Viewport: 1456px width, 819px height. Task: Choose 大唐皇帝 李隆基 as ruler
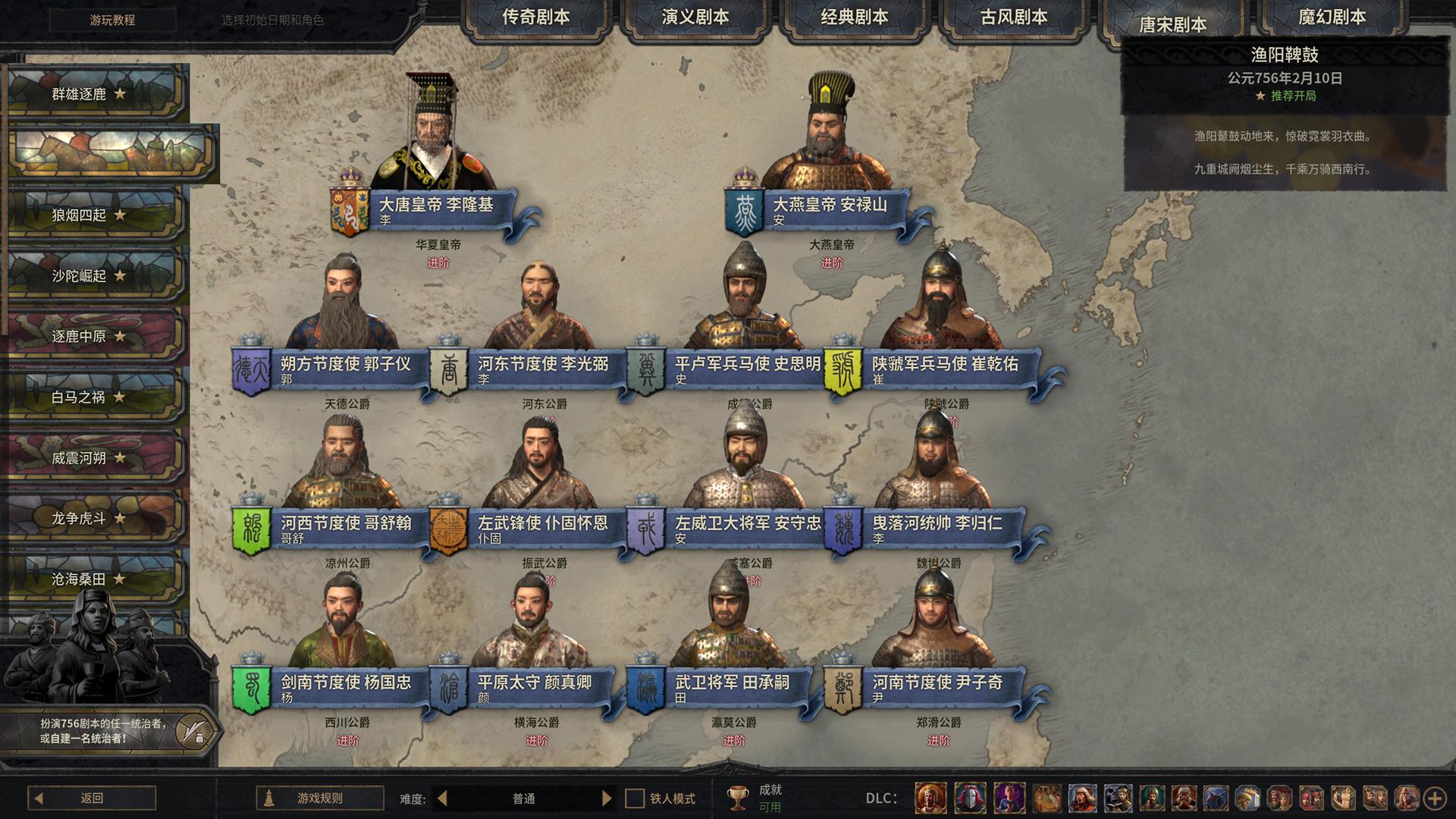pyautogui.click(x=436, y=205)
